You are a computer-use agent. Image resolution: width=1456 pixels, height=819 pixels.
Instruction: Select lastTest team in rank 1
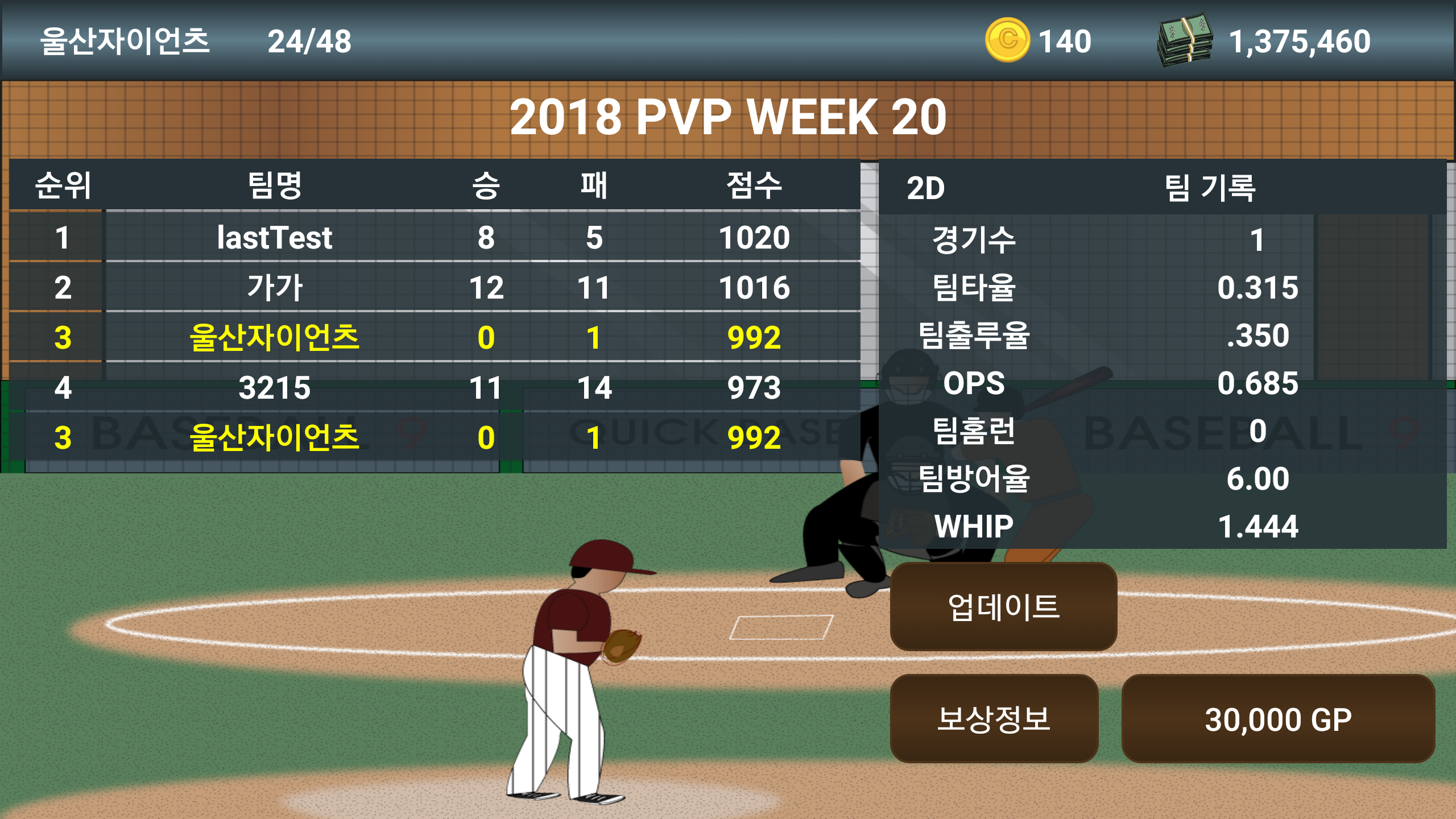click(x=276, y=239)
